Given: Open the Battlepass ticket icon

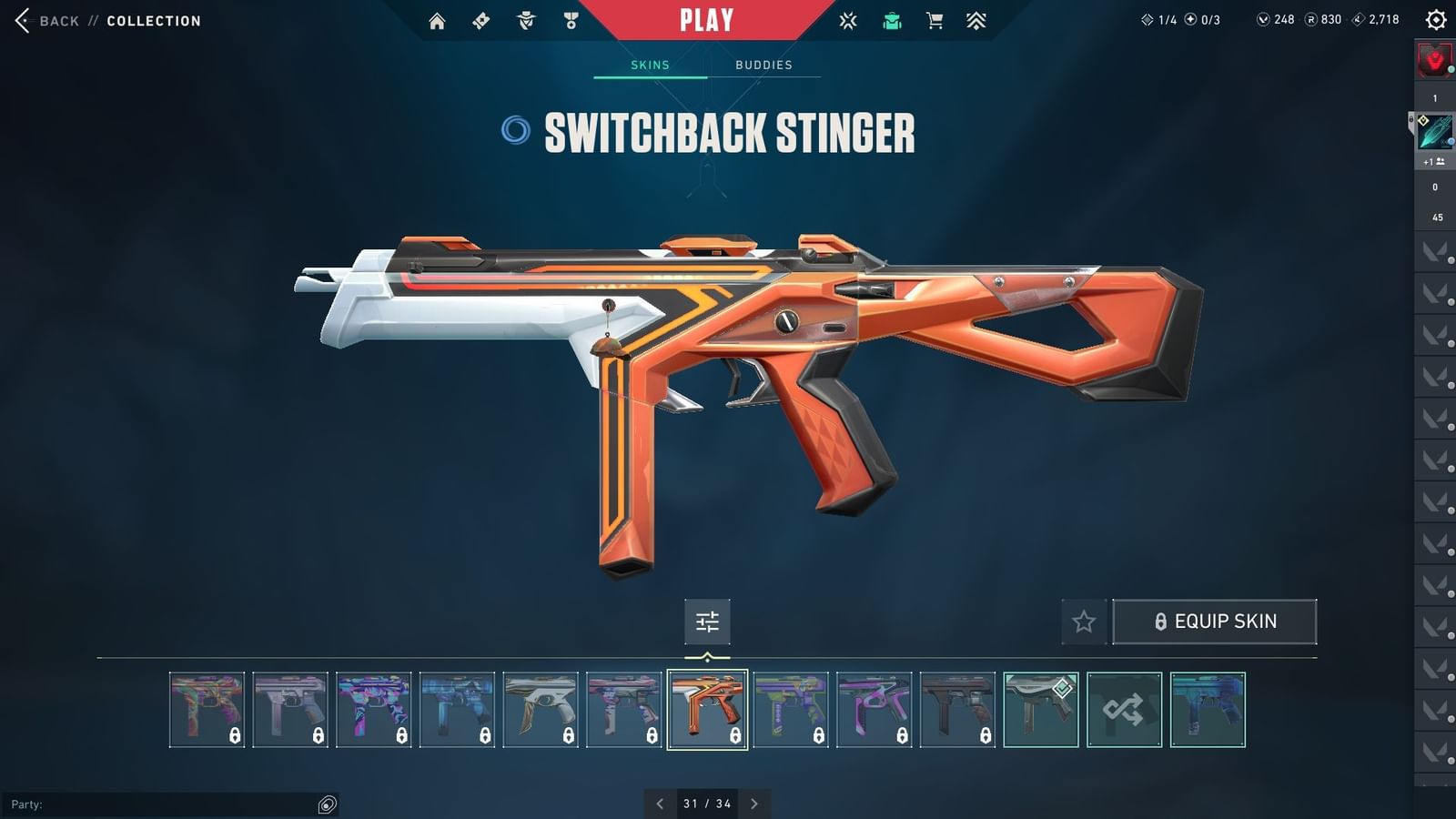Looking at the screenshot, I should click(x=480, y=20).
